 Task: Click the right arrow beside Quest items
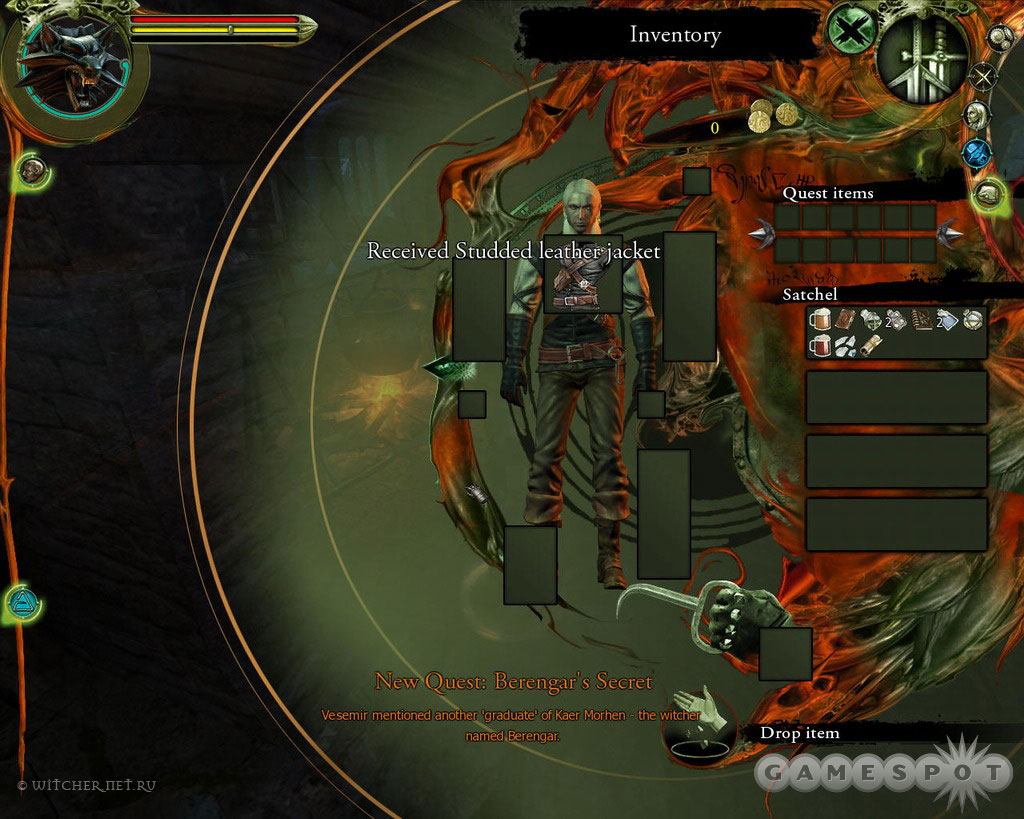click(950, 234)
